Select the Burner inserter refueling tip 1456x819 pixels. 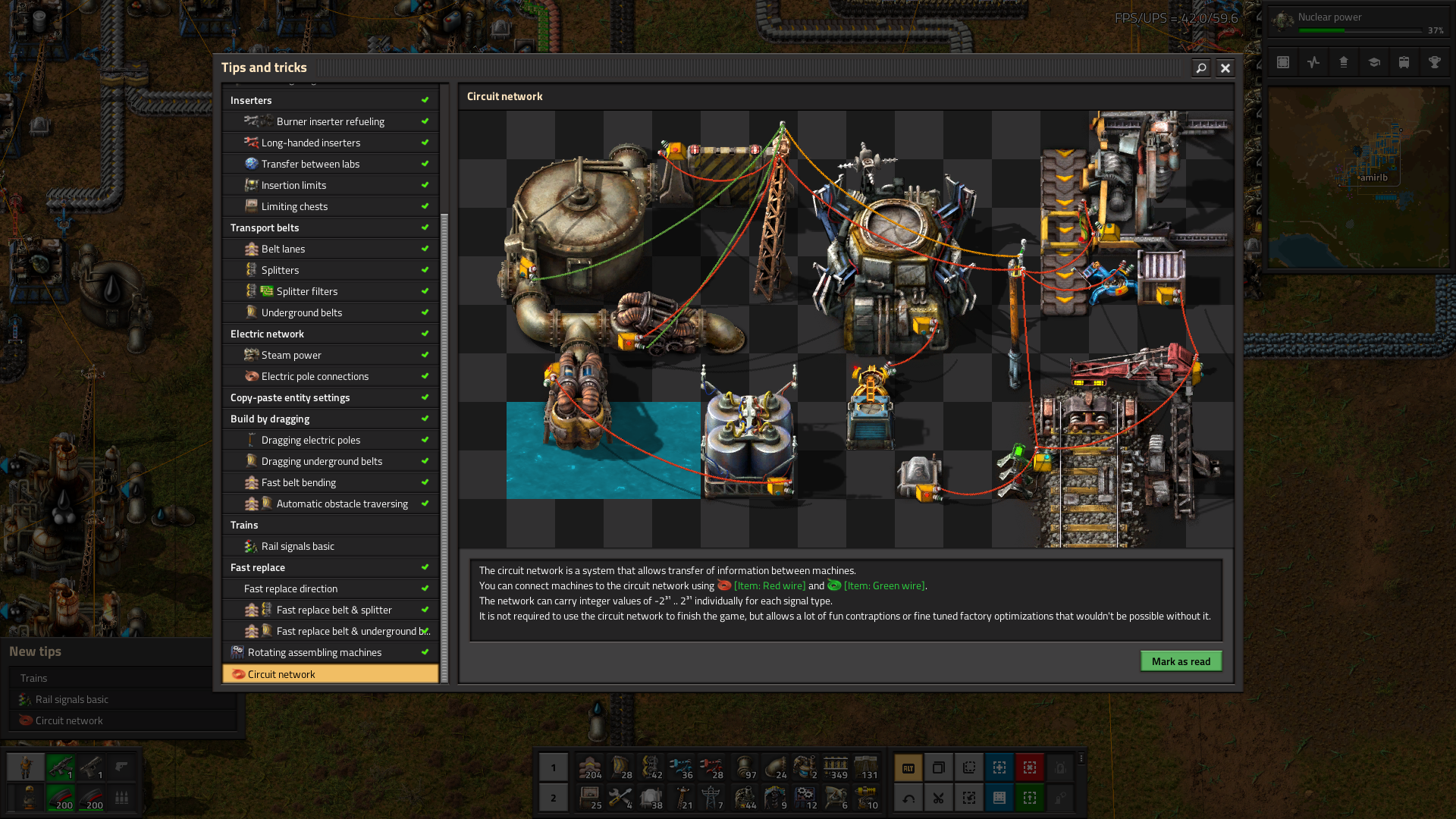click(330, 121)
